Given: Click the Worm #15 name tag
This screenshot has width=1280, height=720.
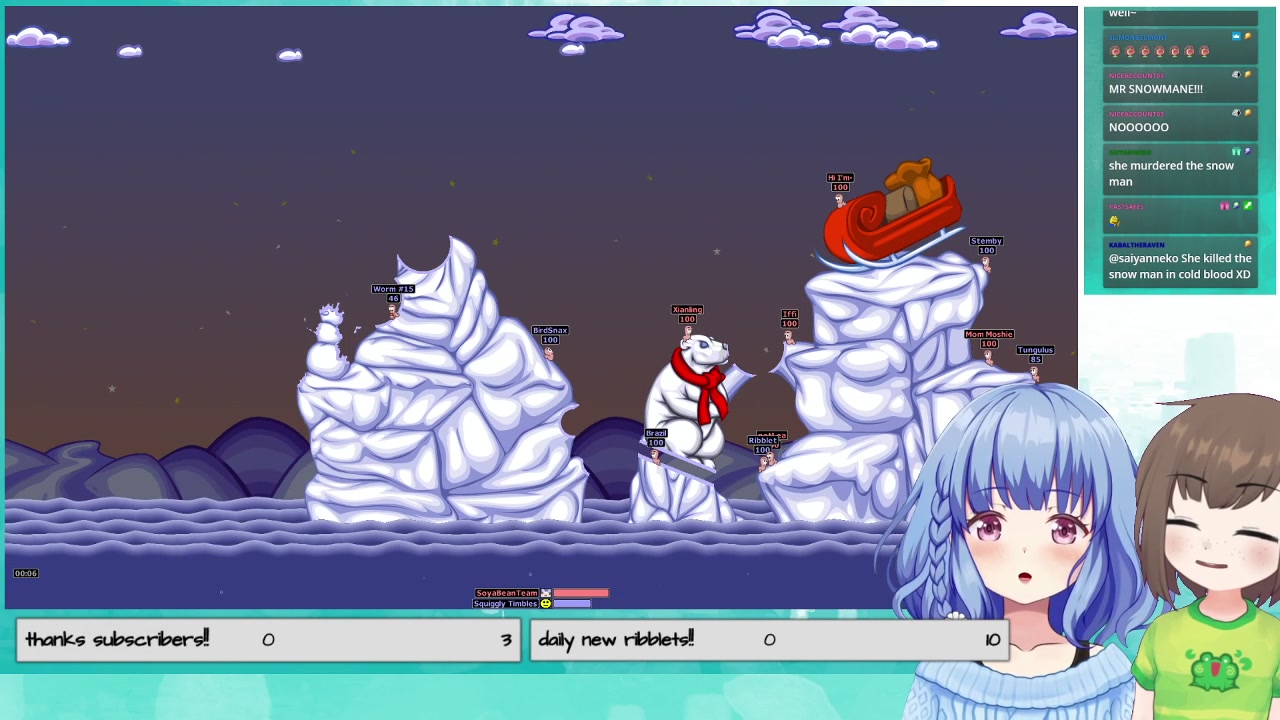Looking at the screenshot, I should (392, 288).
